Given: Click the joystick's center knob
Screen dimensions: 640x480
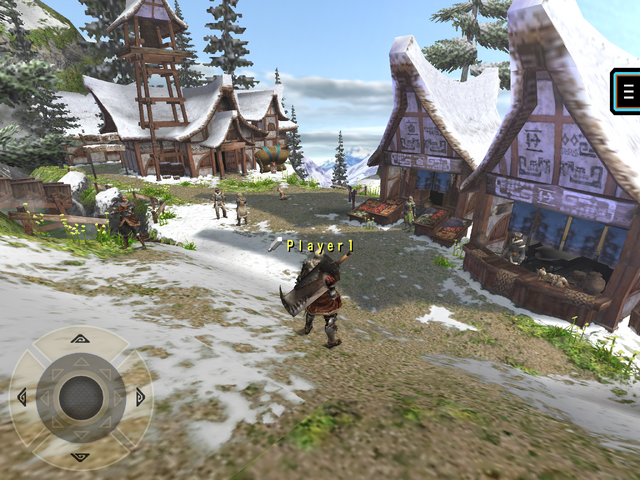Looking at the screenshot, I should [x=80, y=397].
